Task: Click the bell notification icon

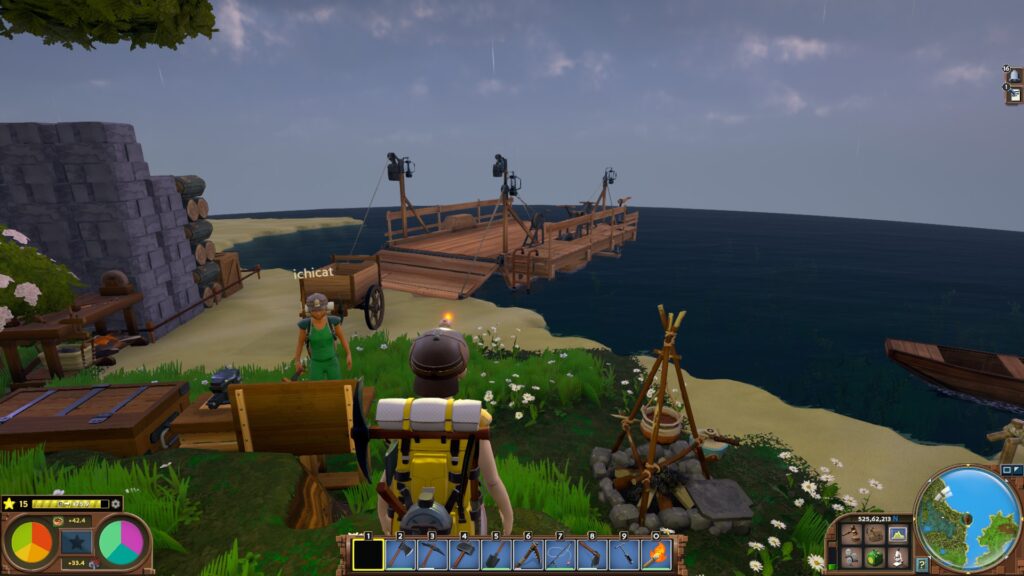Action: click(1013, 75)
